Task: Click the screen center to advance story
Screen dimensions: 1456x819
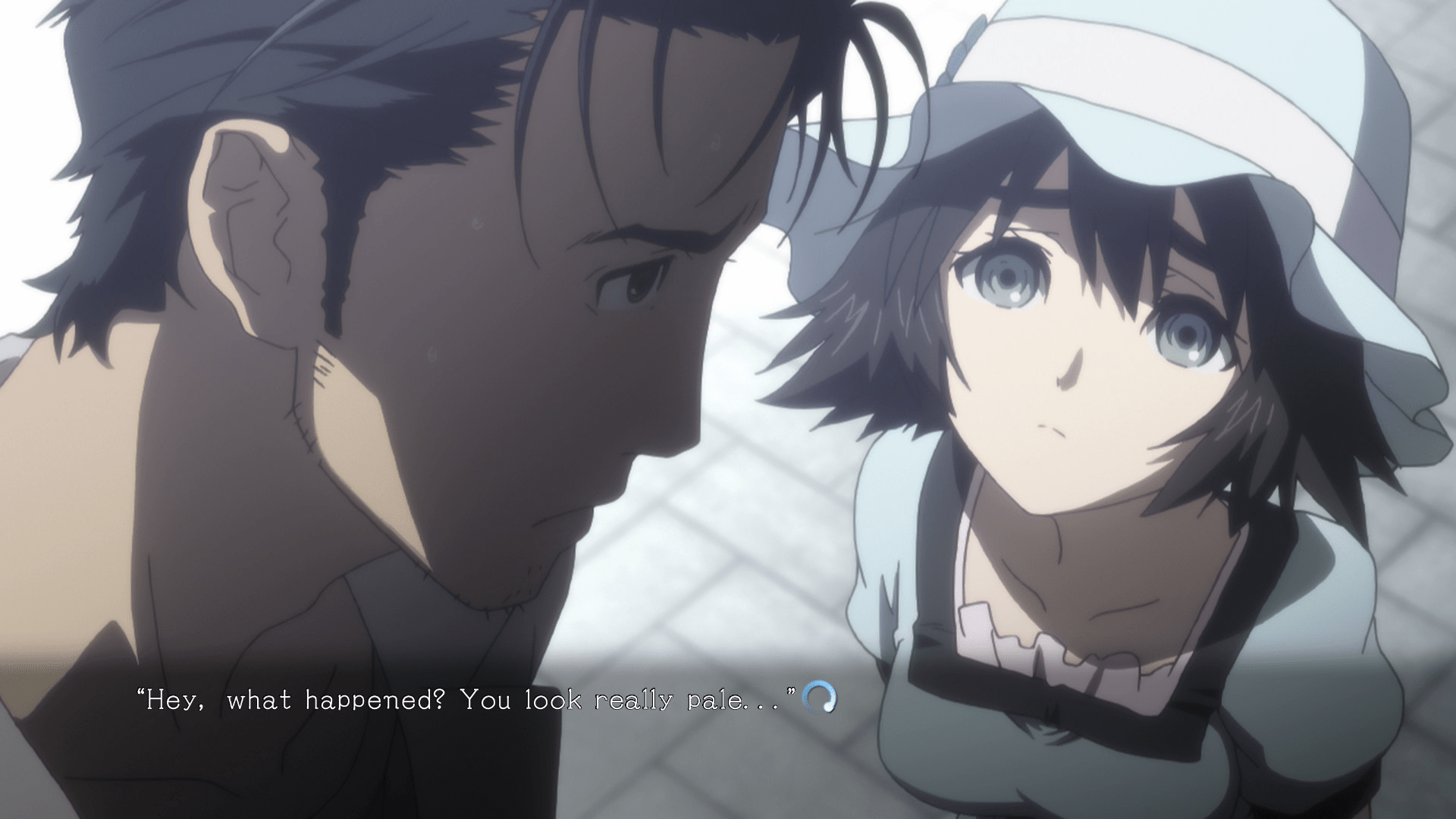Action: click(x=728, y=409)
